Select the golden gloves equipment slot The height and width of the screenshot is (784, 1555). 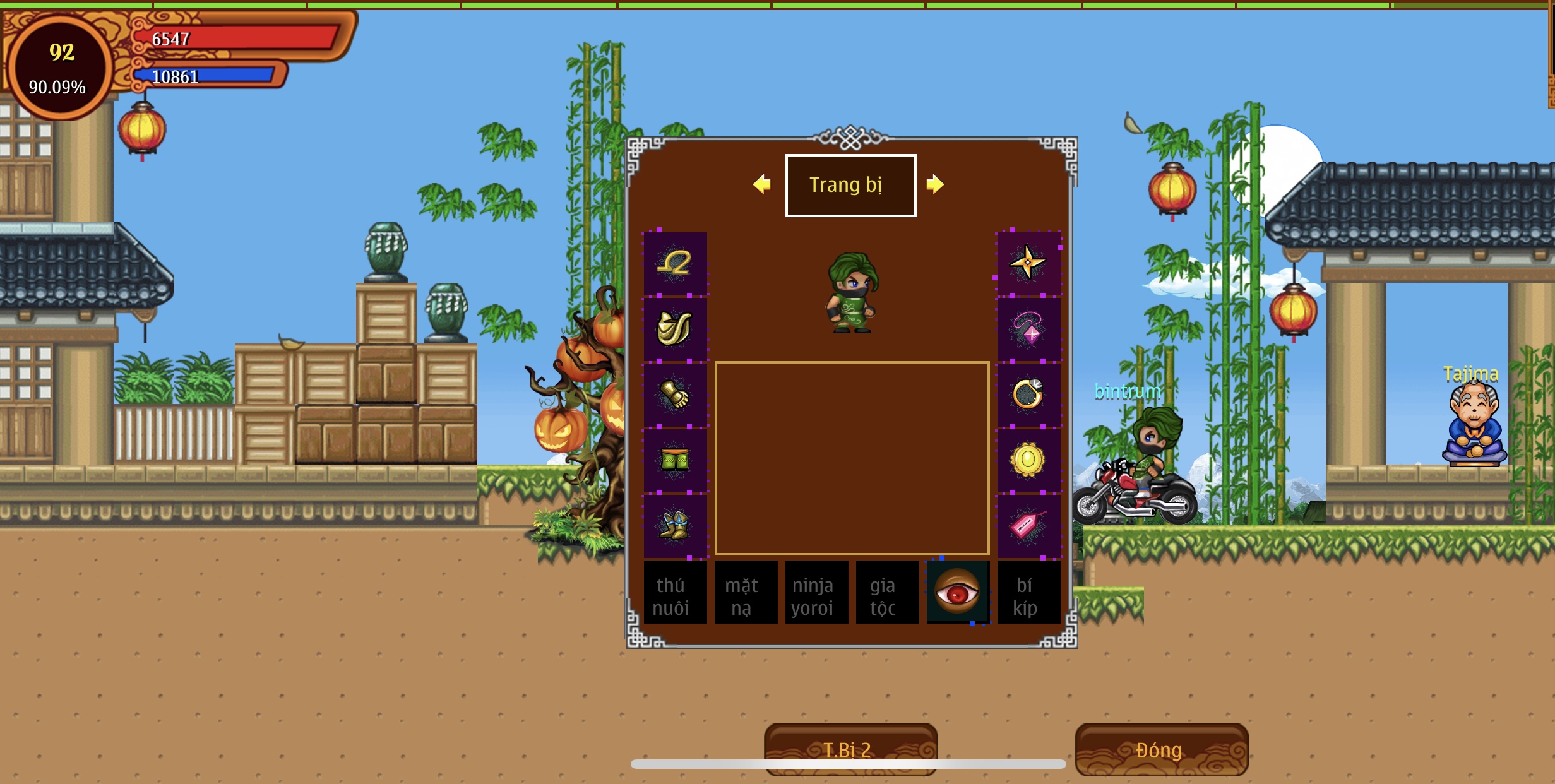point(675,395)
